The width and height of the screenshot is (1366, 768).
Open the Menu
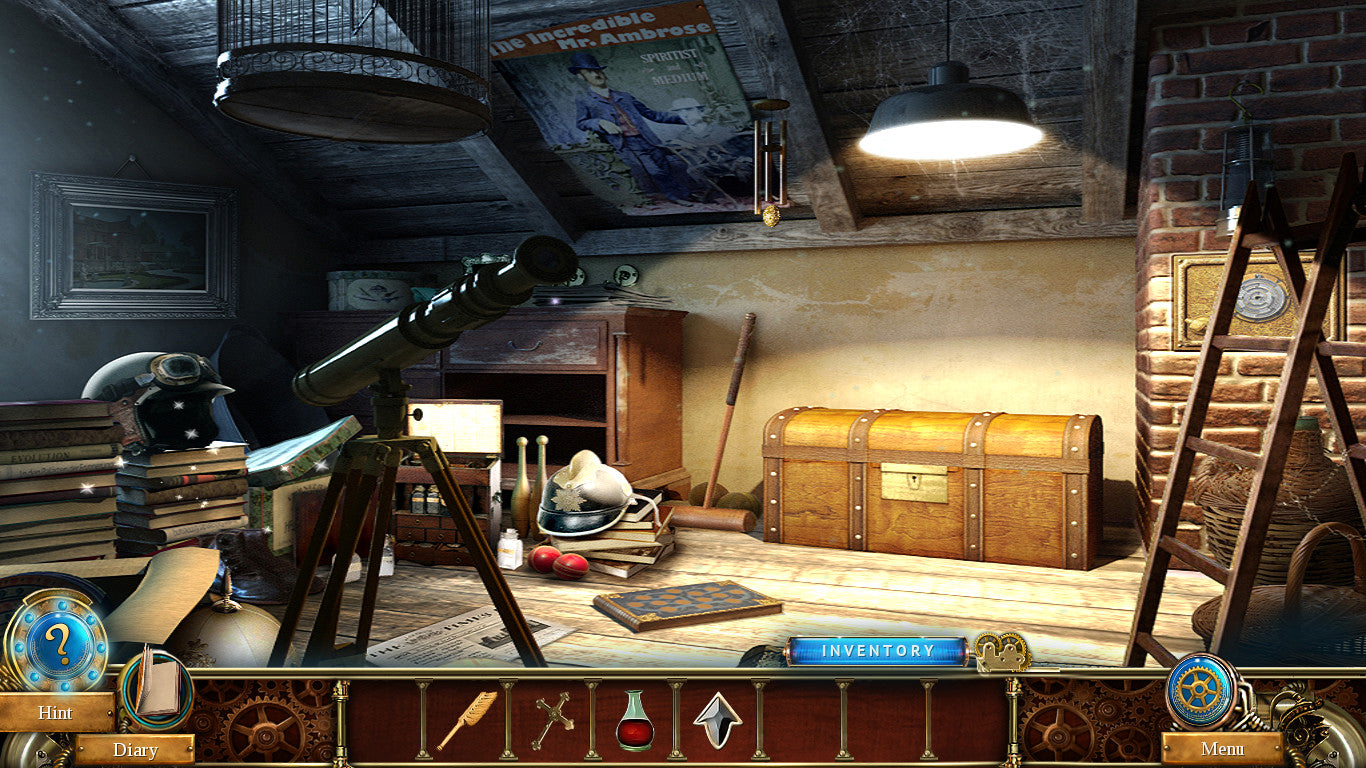pyautogui.click(x=1222, y=748)
